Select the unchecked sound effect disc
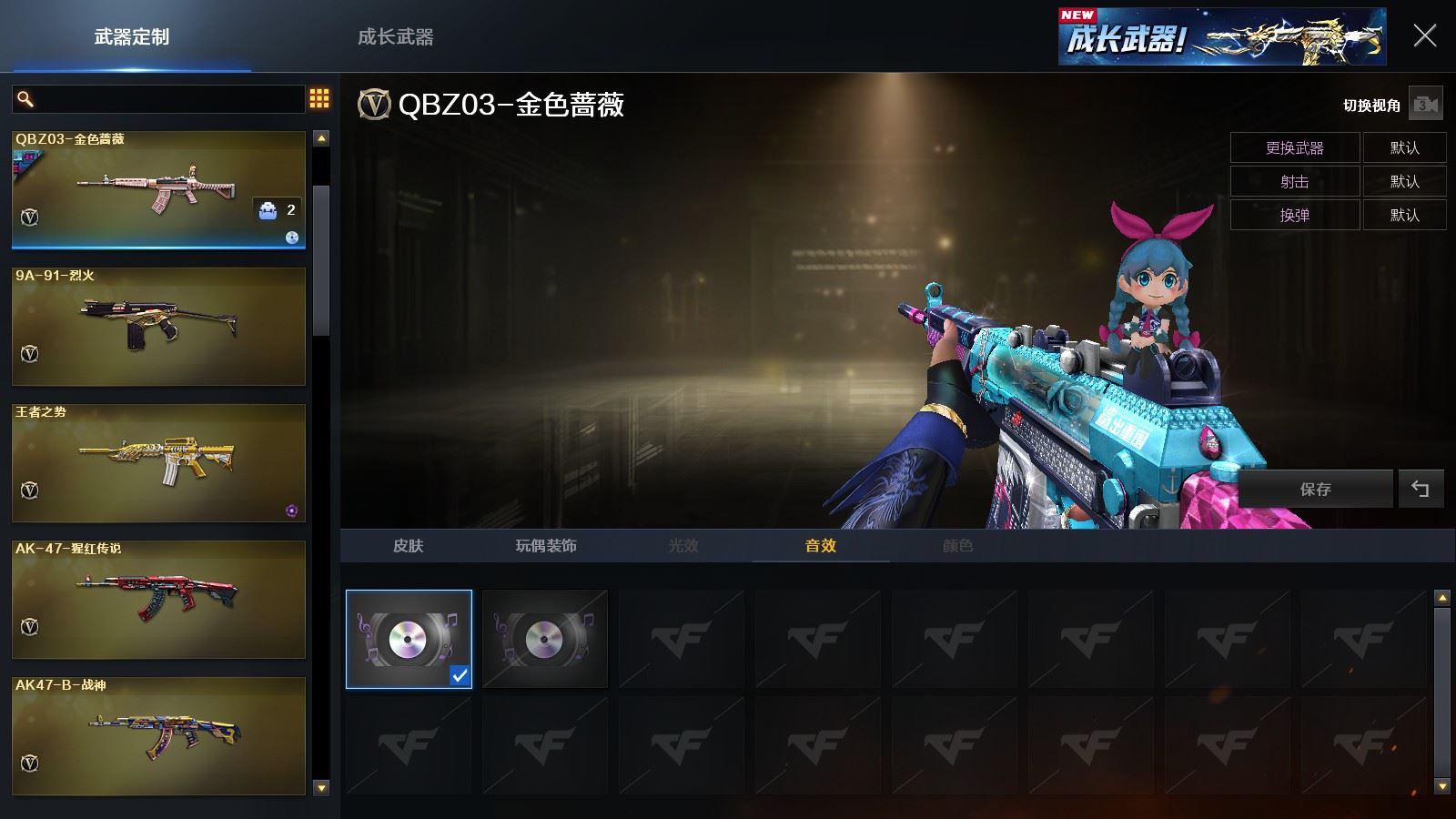This screenshot has height=819, width=1456. tap(544, 639)
